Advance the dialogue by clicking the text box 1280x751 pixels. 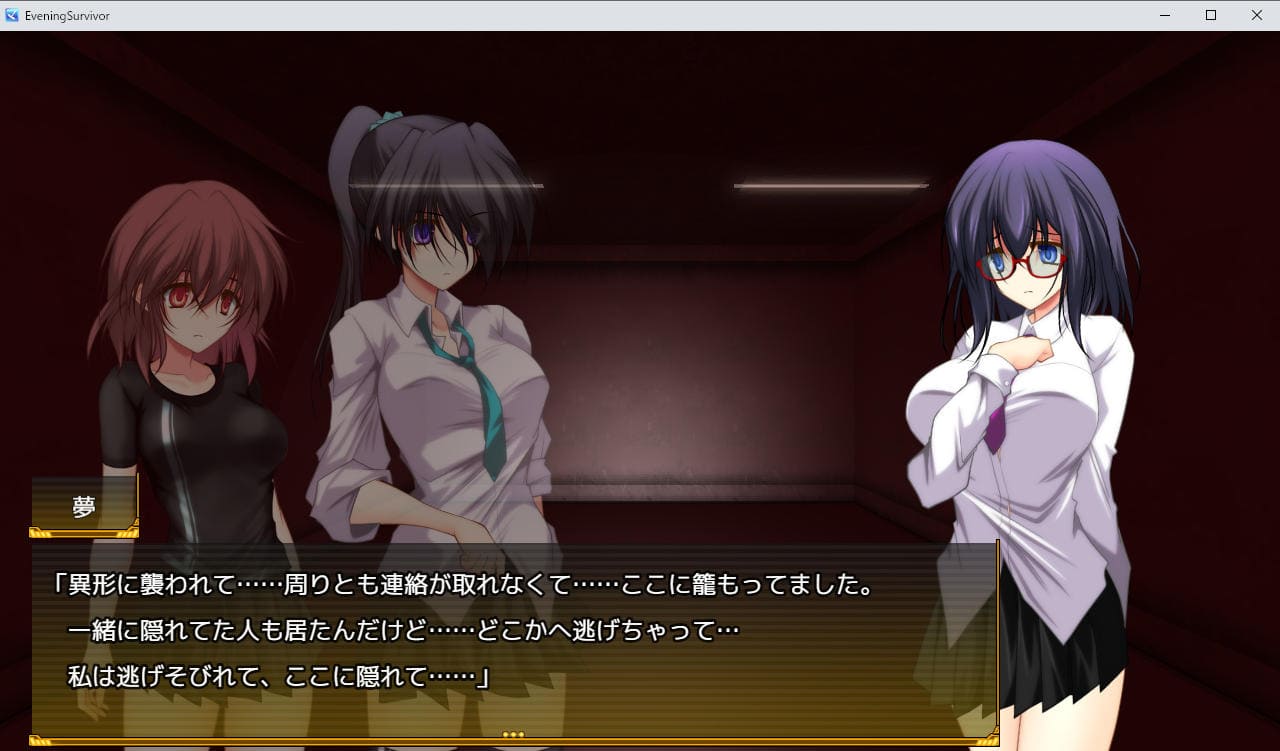(x=514, y=638)
